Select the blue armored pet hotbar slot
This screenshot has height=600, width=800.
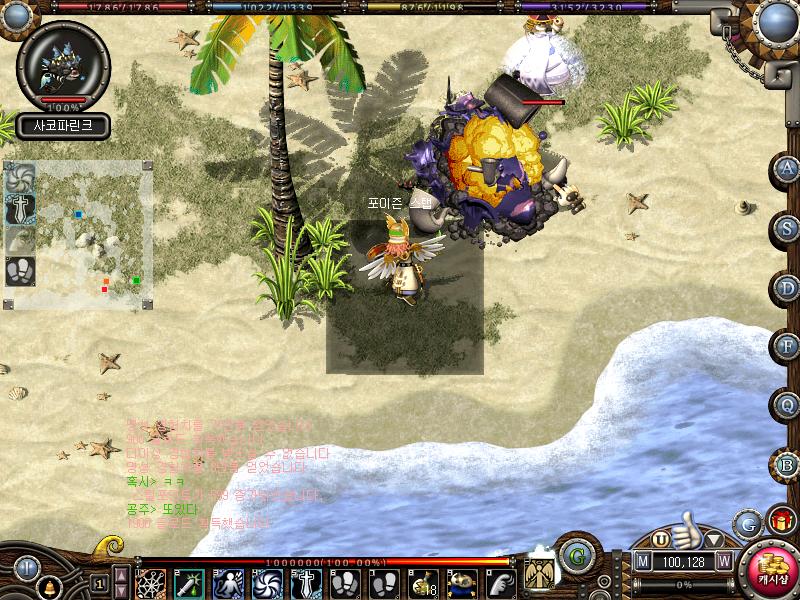(x=462, y=583)
